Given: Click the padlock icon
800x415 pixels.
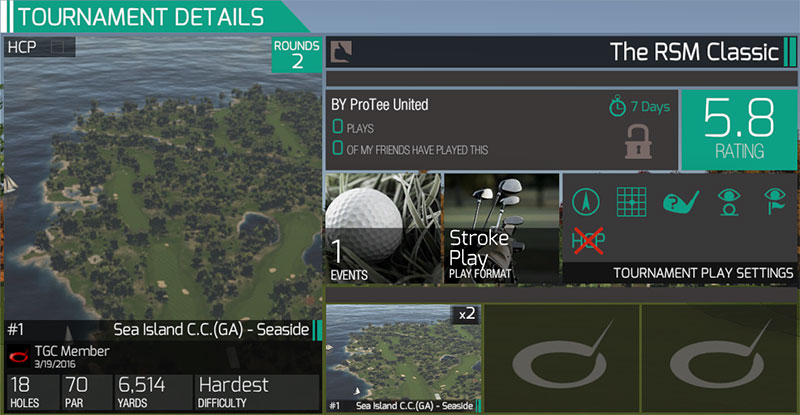Looking at the screenshot, I should 640,141.
